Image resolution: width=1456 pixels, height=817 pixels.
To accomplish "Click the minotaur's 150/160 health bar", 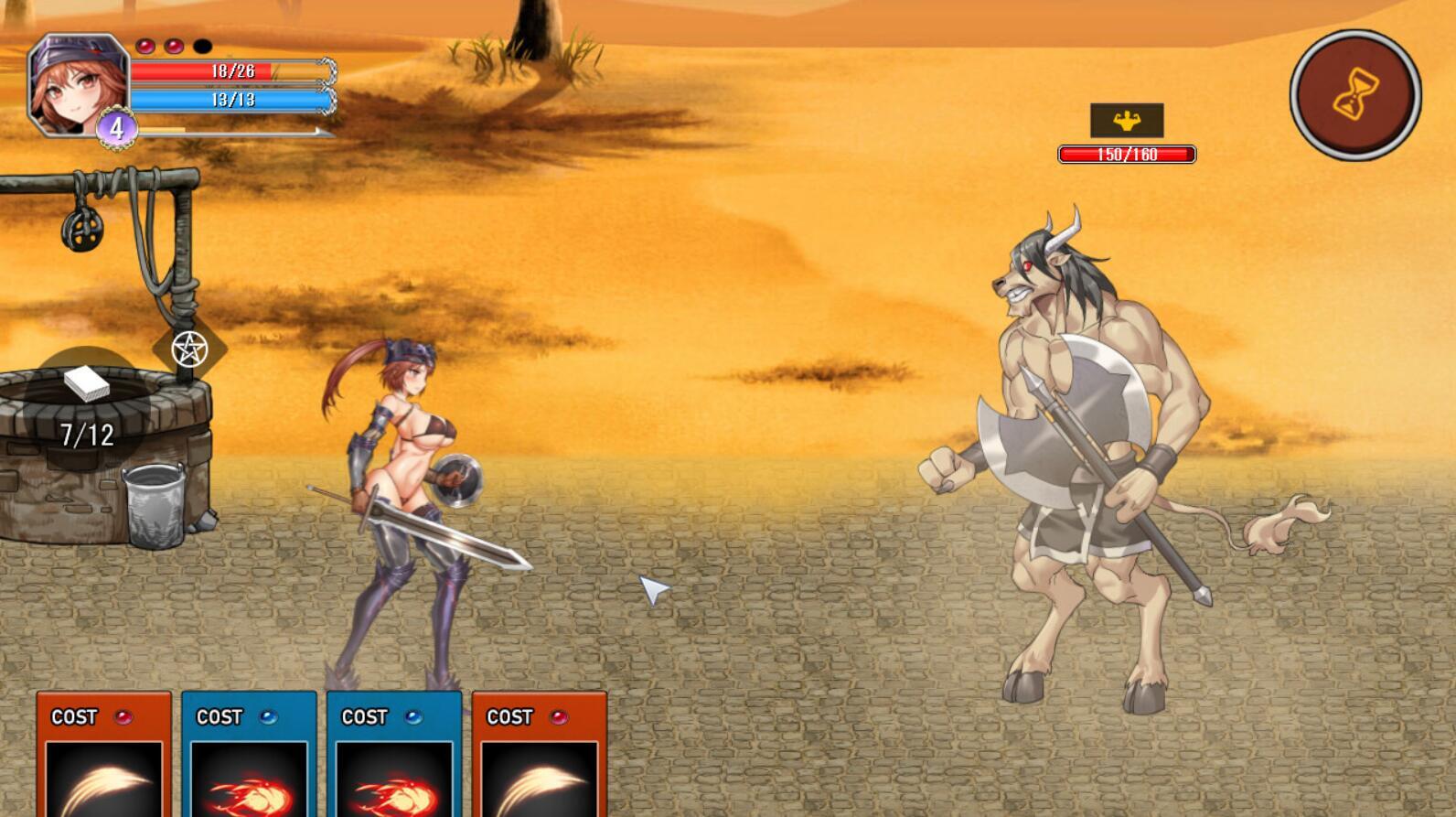I will tap(1126, 154).
